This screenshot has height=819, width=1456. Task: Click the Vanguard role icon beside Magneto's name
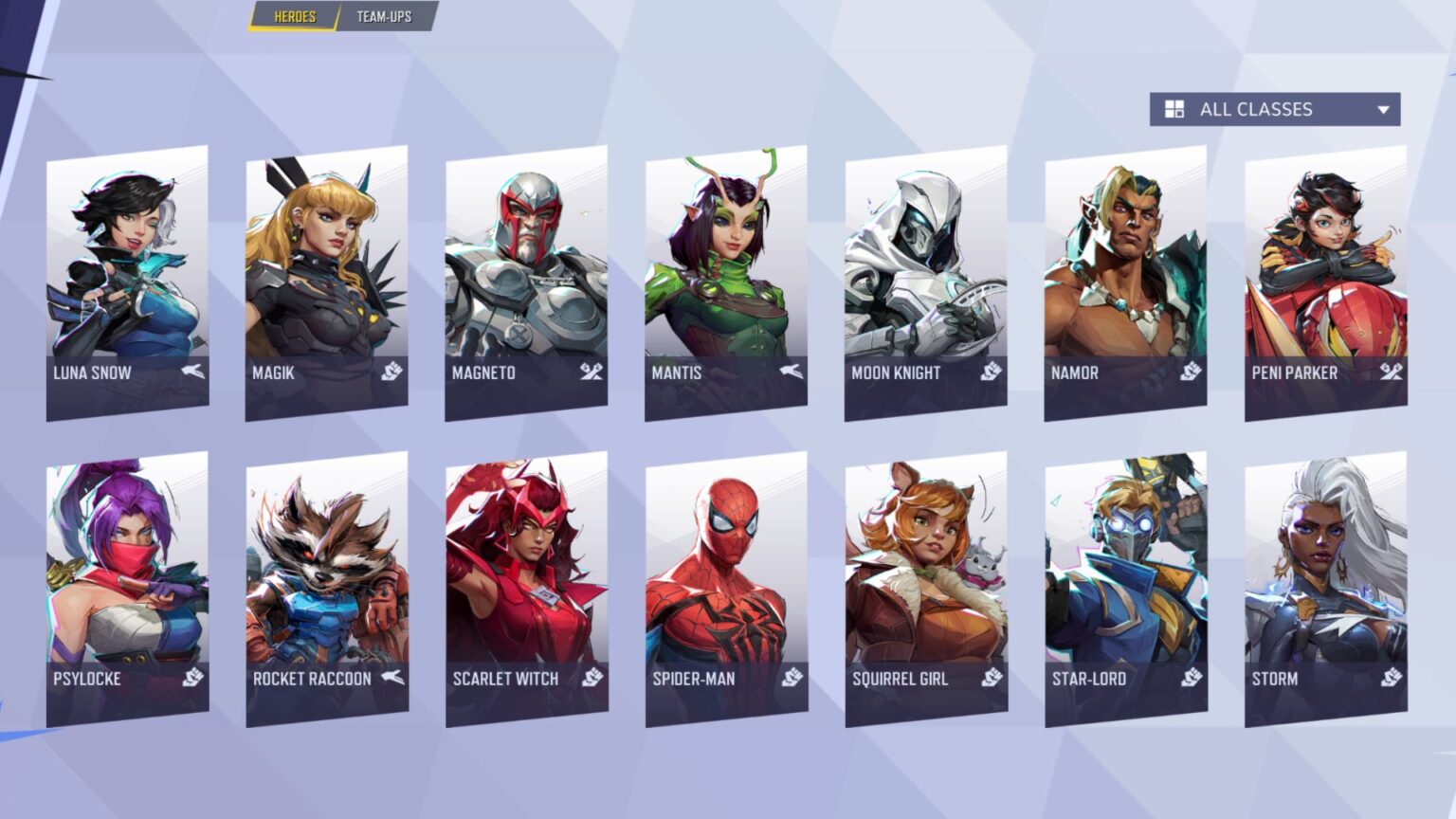click(x=591, y=372)
